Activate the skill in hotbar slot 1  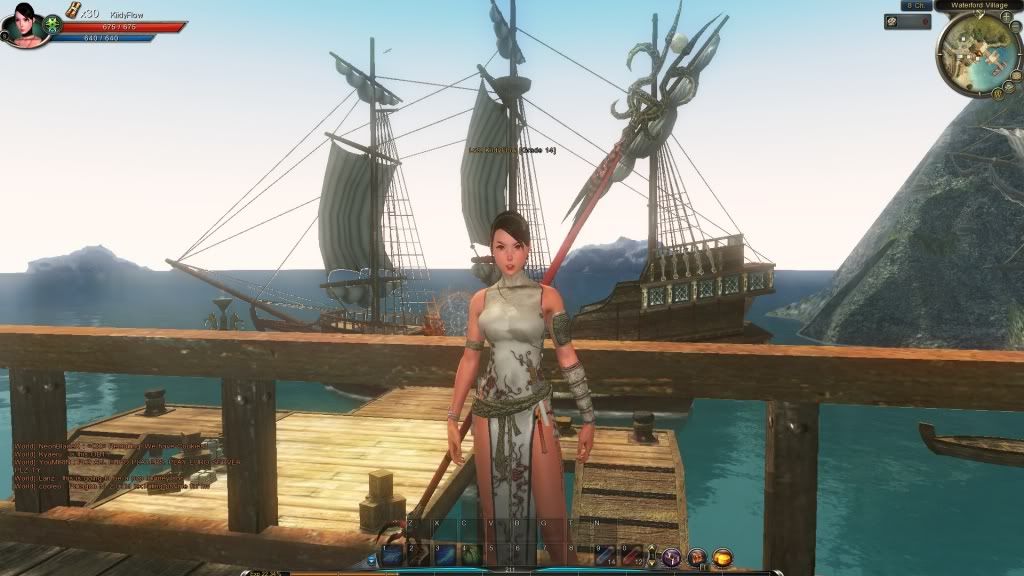coord(392,555)
